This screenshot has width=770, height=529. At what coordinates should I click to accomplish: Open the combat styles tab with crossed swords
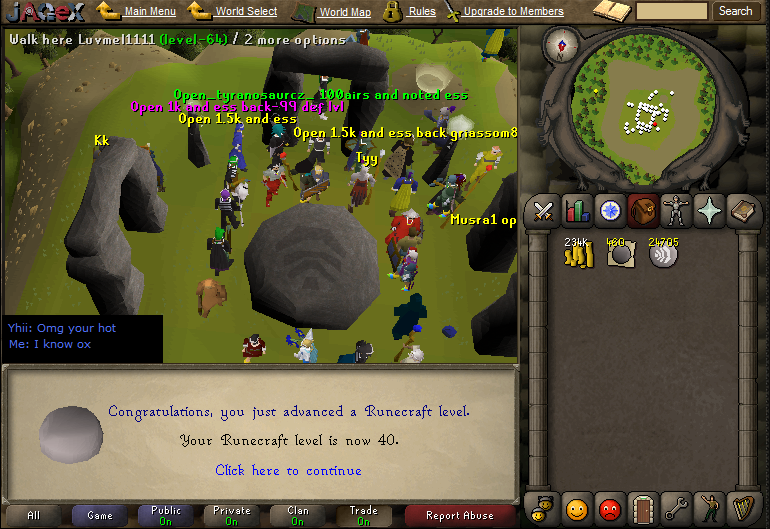point(543,211)
